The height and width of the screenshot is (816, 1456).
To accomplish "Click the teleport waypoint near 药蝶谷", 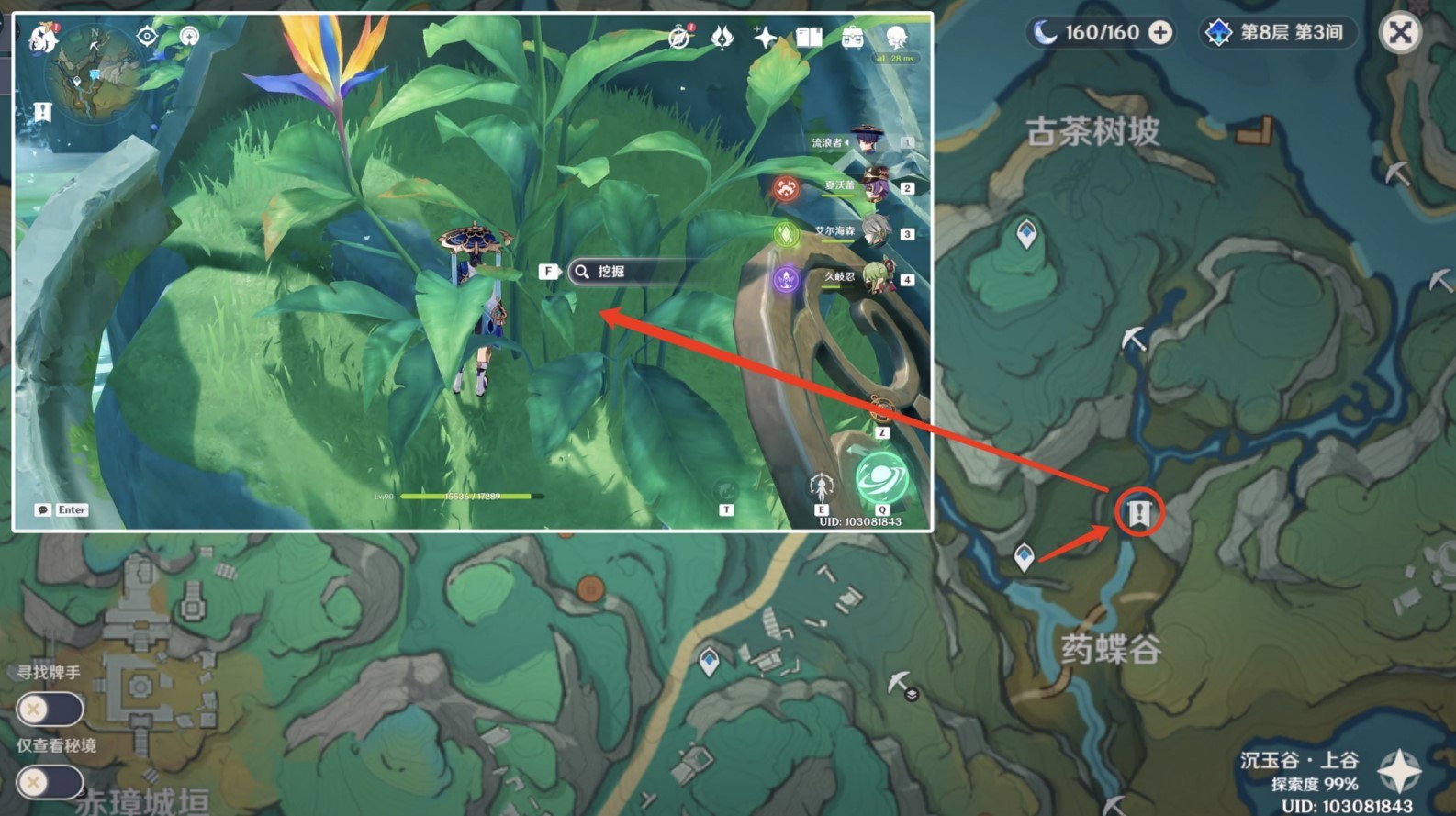I will 1025,555.
